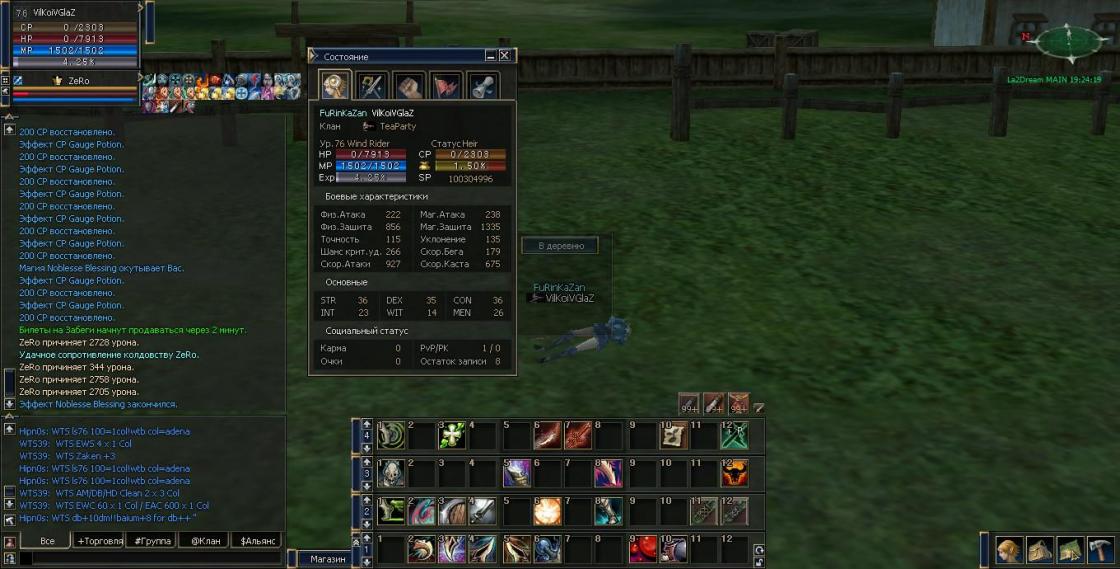Use the glowing orange orb skill
The height and width of the screenshot is (569, 1120).
(547, 511)
